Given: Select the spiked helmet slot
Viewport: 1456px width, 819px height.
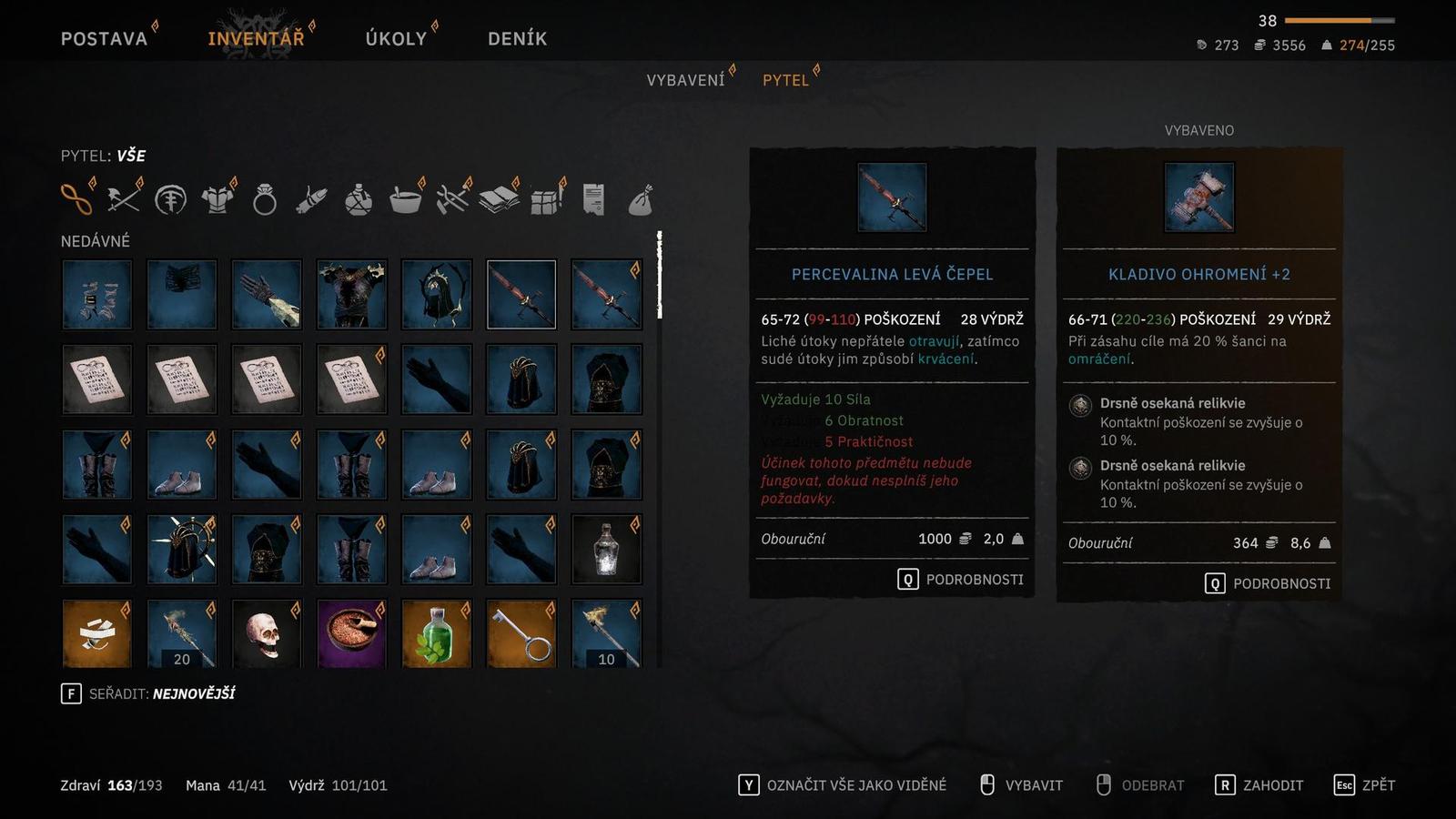Looking at the screenshot, I should click(181, 549).
